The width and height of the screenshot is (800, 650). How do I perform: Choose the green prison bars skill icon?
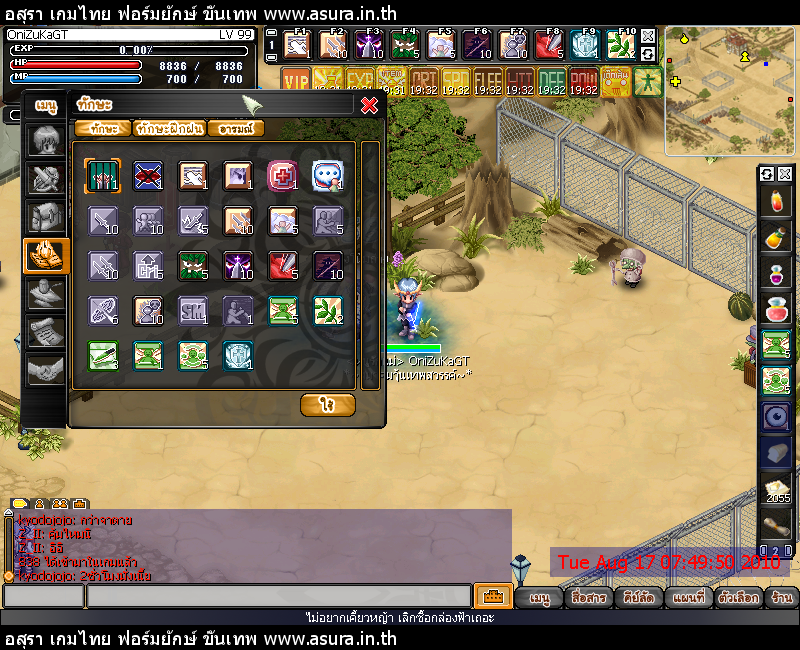coord(102,175)
